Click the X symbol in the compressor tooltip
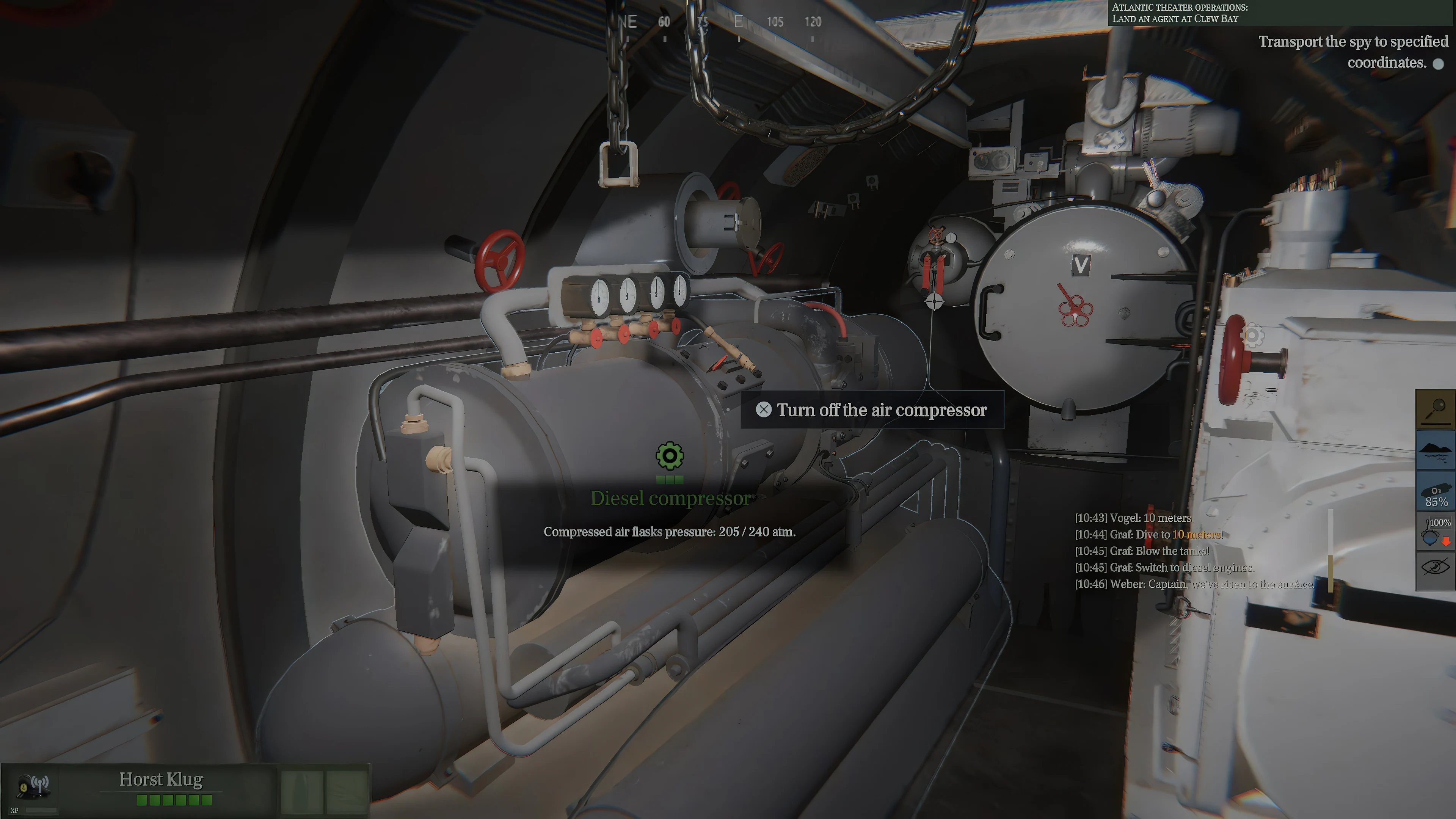The height and width of the screenshot is (819, 1456). click(764, 410)
